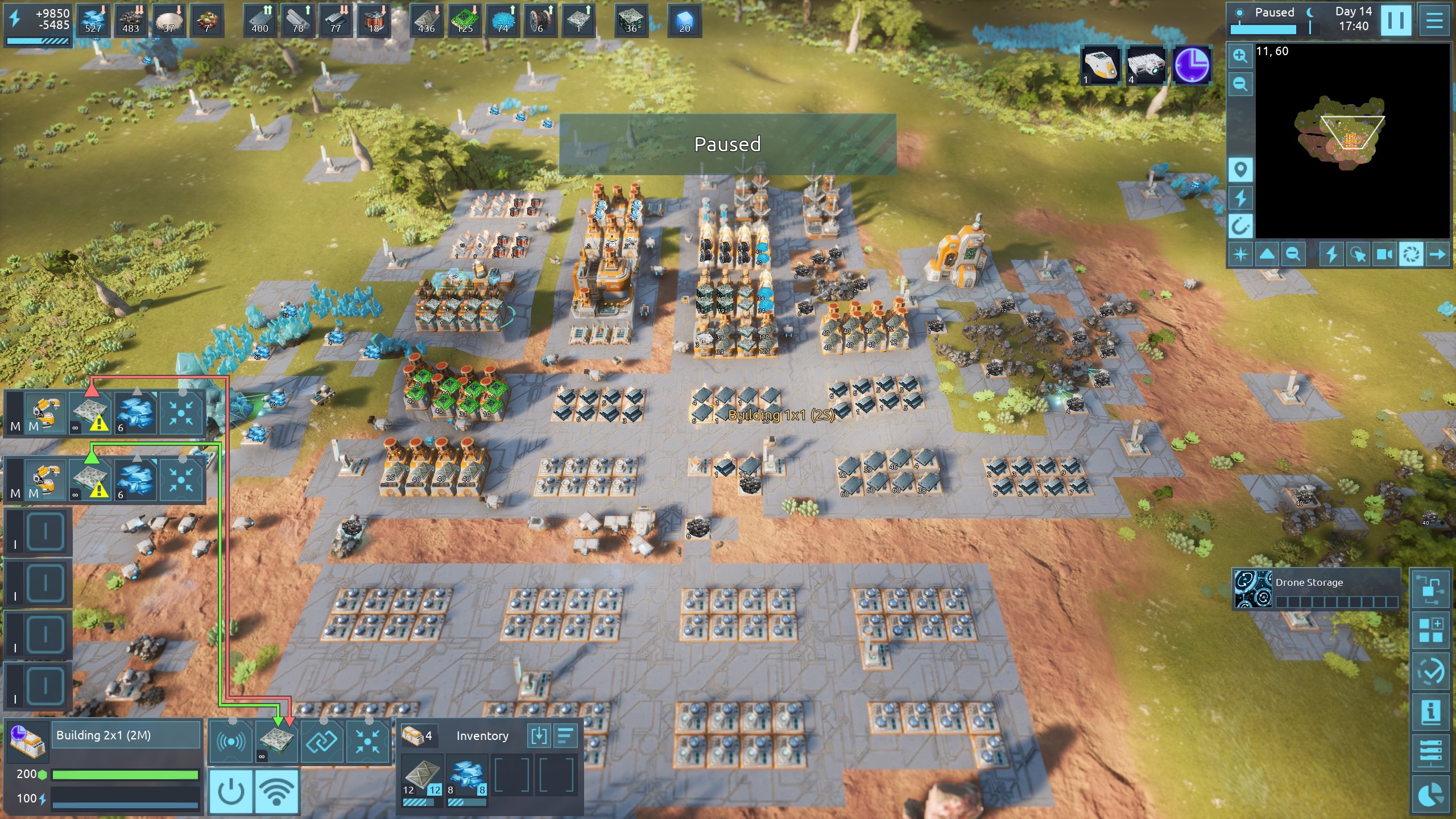Image resolution: width=1456 pixels, height=819 pixels.
Task: Select the purple clock unit icon
Action: 1192,65
